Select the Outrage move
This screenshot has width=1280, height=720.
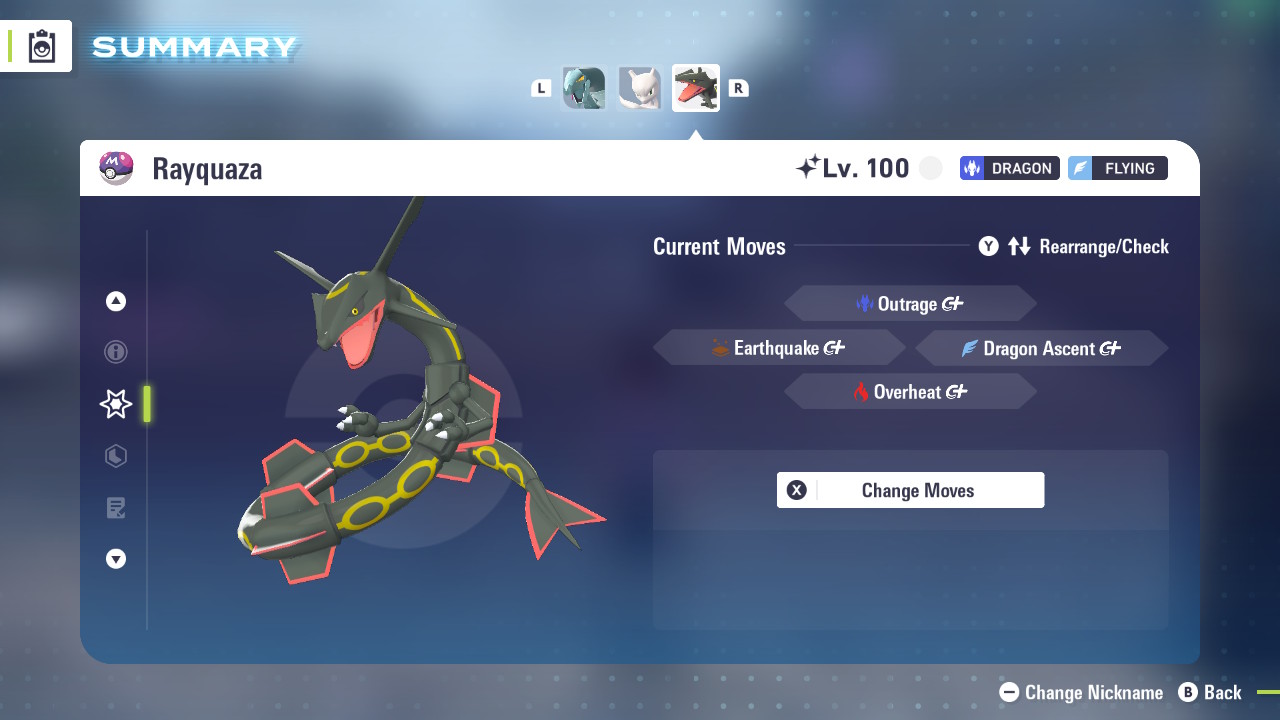pyautogui.click(x=910, y=303)
